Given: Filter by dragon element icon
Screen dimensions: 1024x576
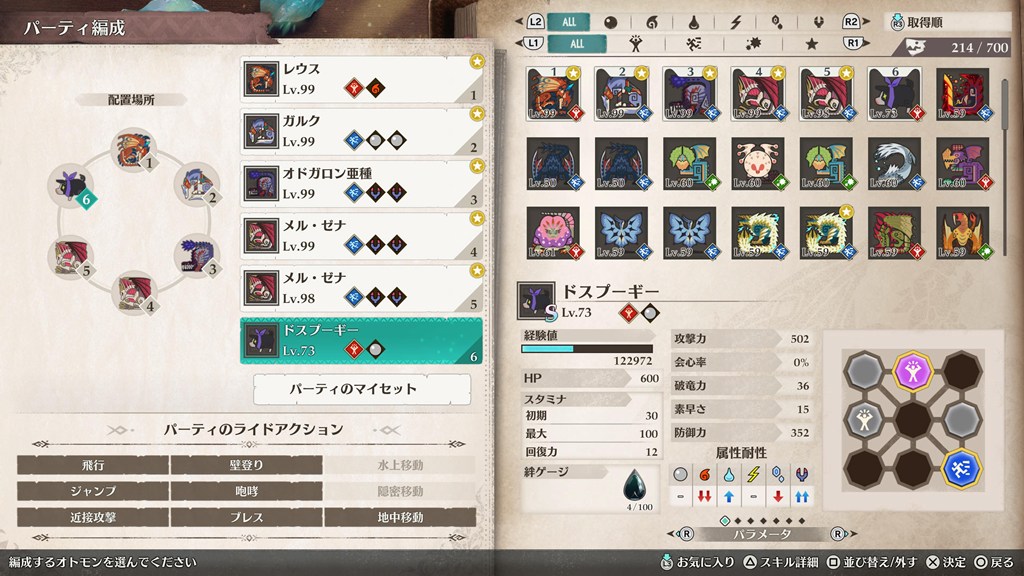Looking at the screenshot, I should pyautogui.click(x=818, y=22).
